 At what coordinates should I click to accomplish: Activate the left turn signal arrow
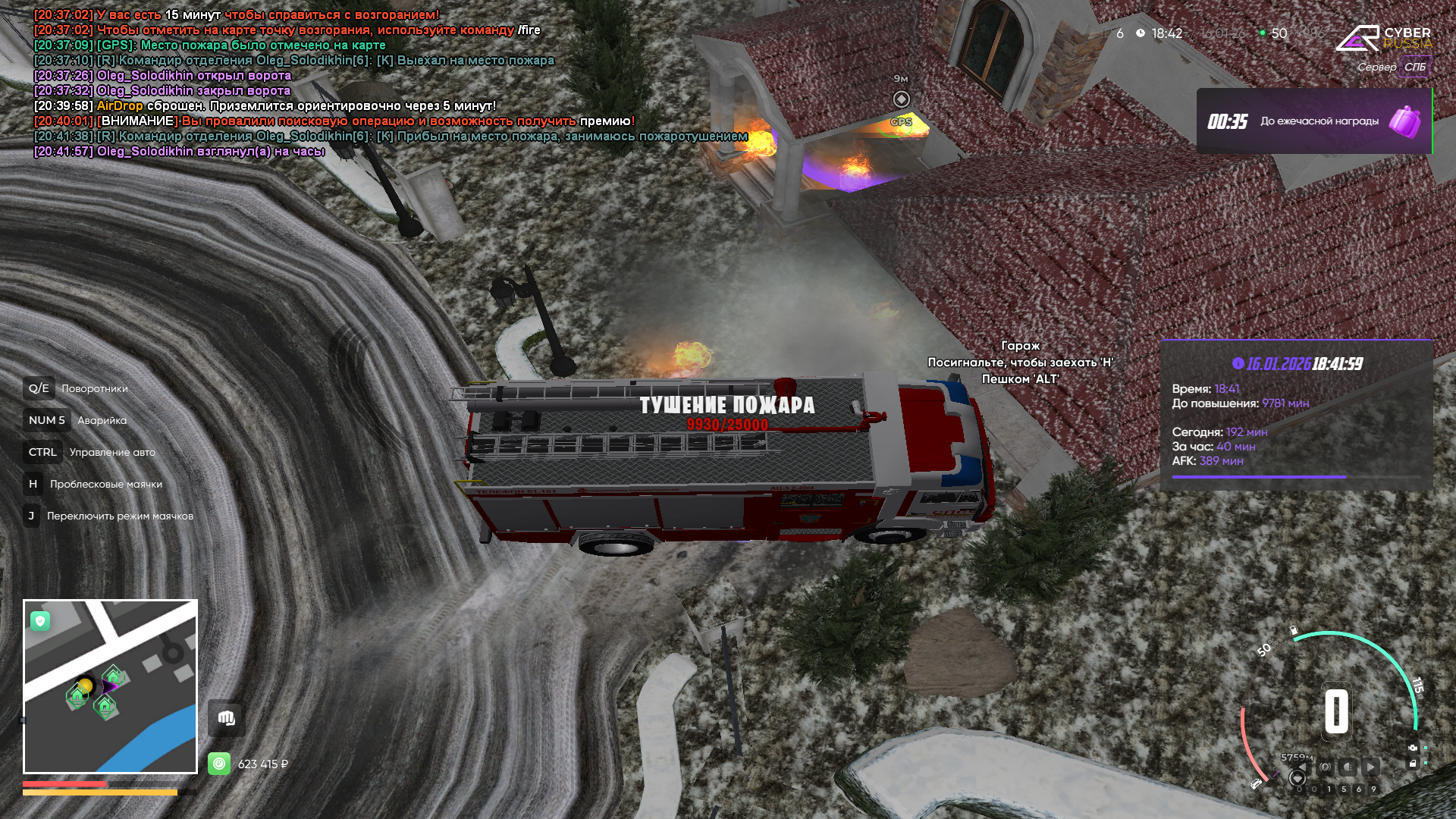(x=1302, y=767)
